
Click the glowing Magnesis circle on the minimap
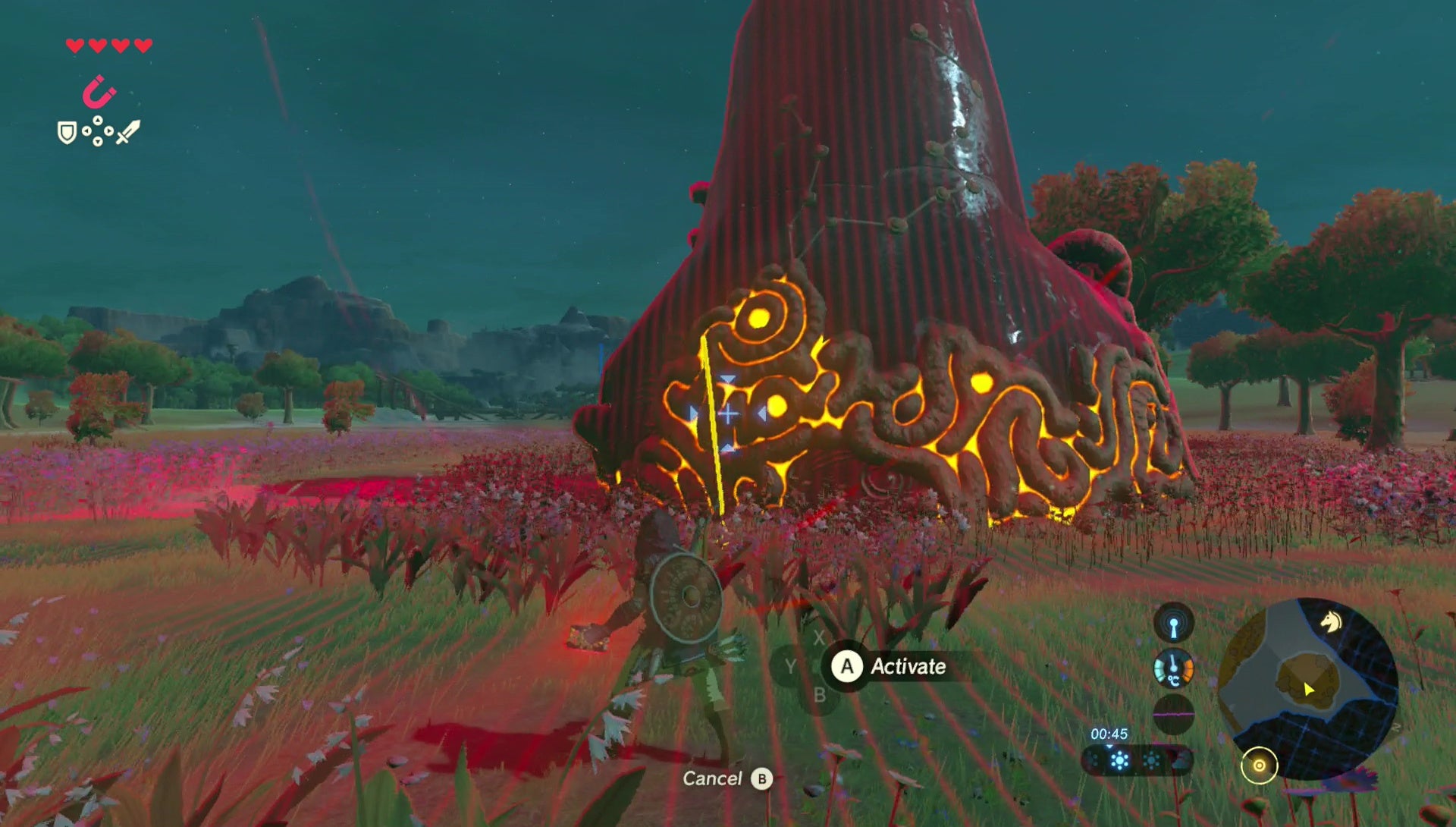(x=1260, y=765)
